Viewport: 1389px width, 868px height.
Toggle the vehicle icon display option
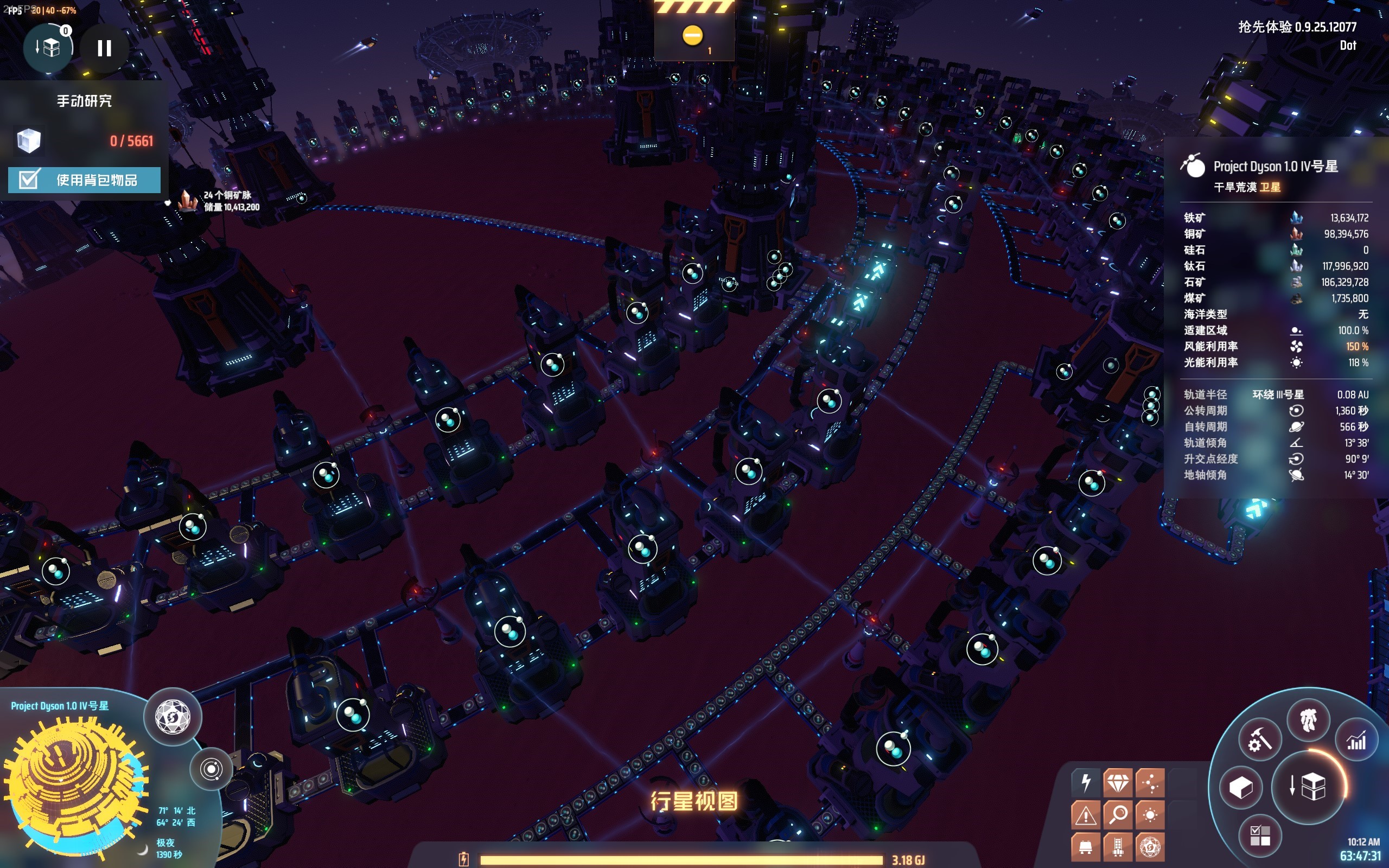1085,847
